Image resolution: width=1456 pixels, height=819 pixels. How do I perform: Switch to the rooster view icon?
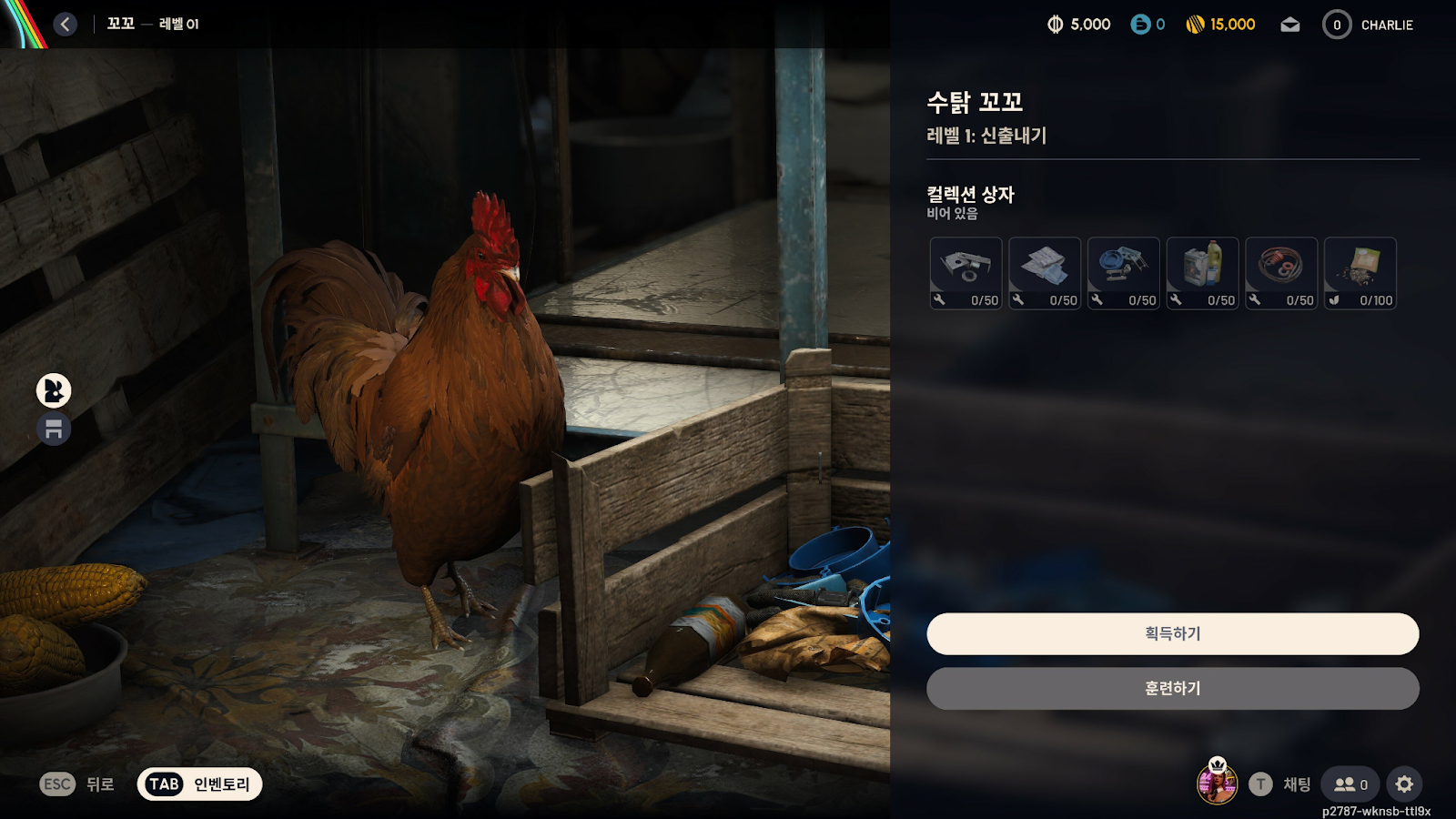(x=54, y=390)
